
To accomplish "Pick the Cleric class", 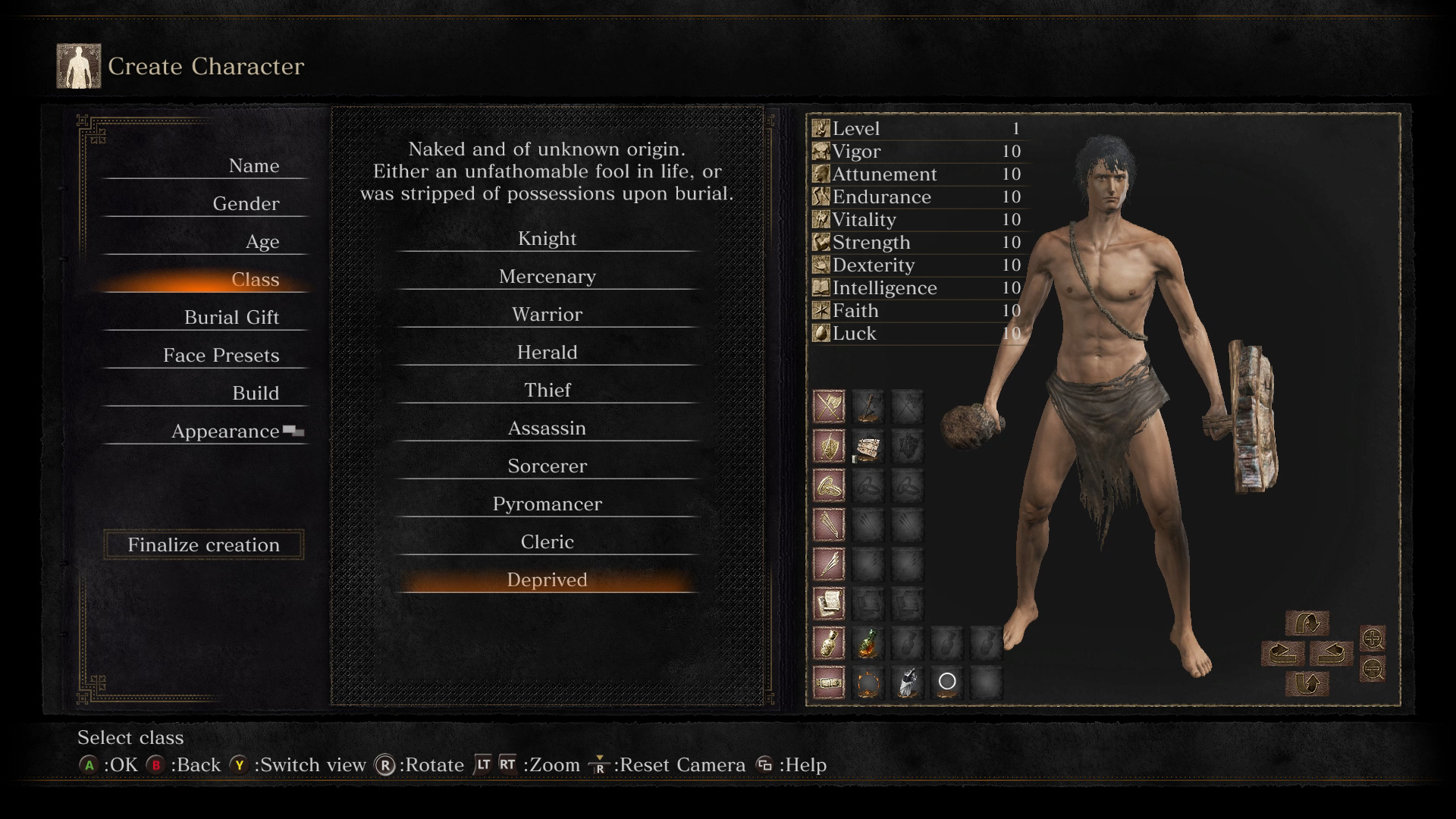I will tap(547, 542).
